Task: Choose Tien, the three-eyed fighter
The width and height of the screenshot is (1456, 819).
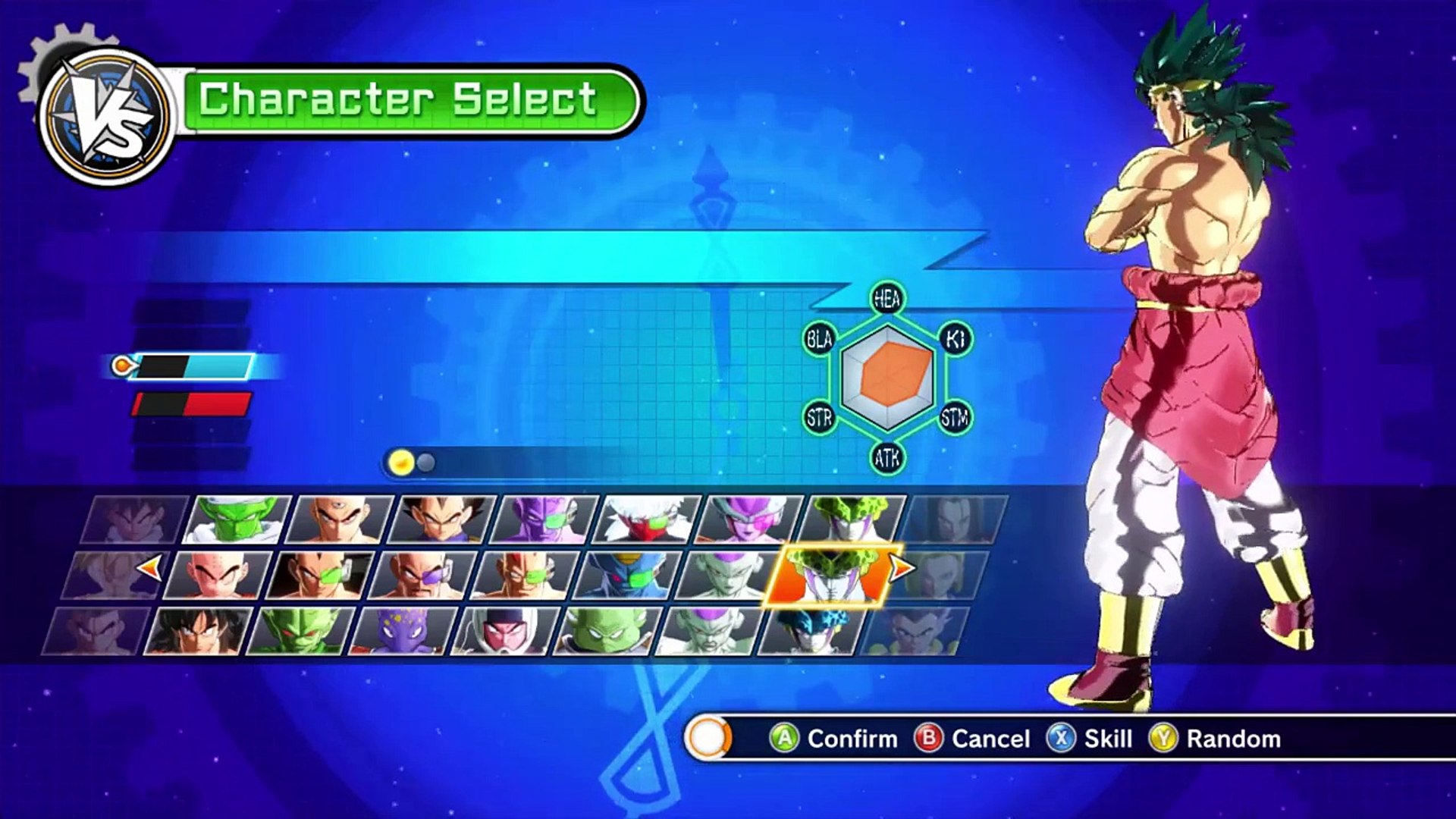Action: click(339, 519)
